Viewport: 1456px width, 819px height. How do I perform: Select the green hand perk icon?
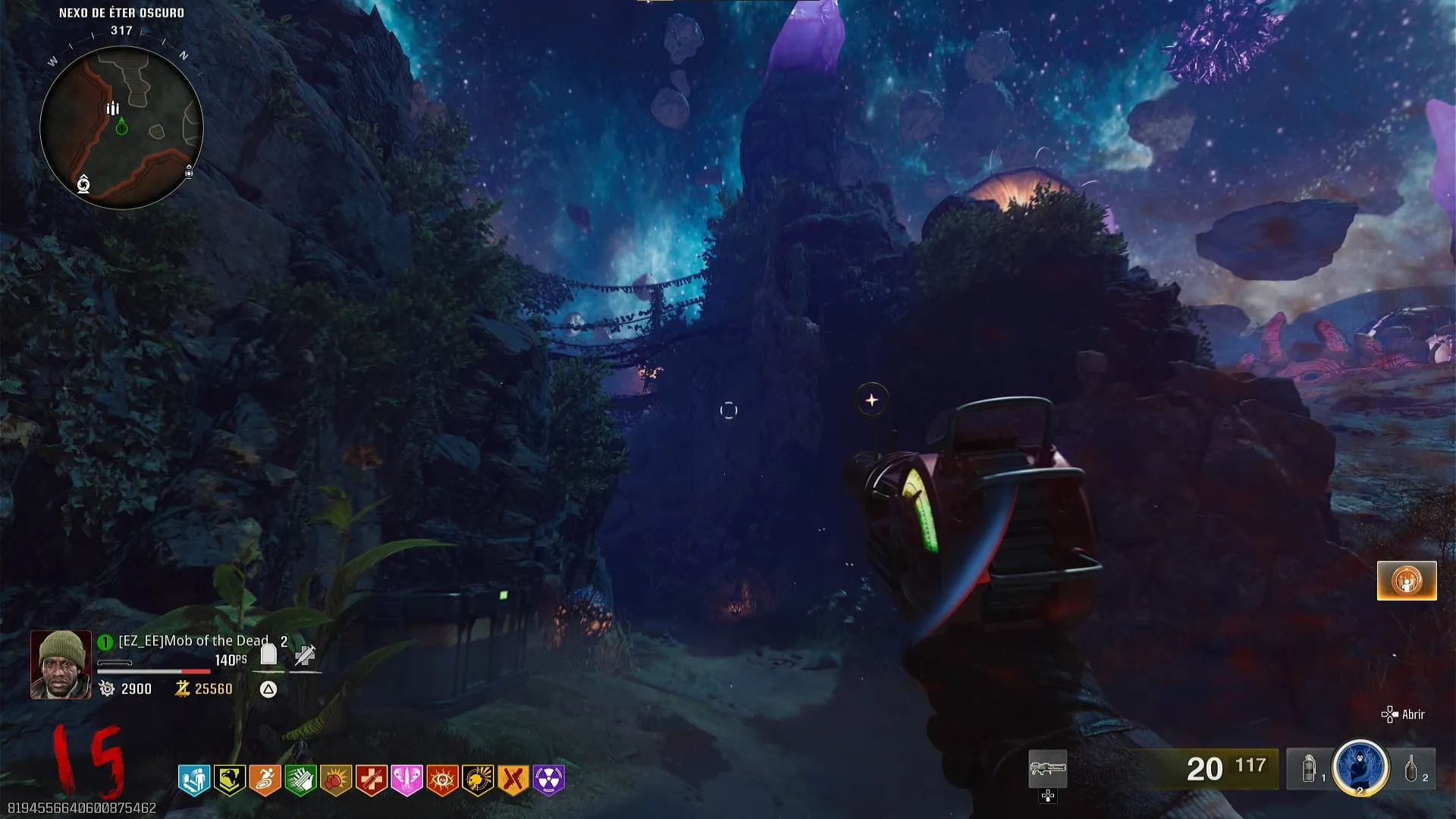(x=300, y=779)
